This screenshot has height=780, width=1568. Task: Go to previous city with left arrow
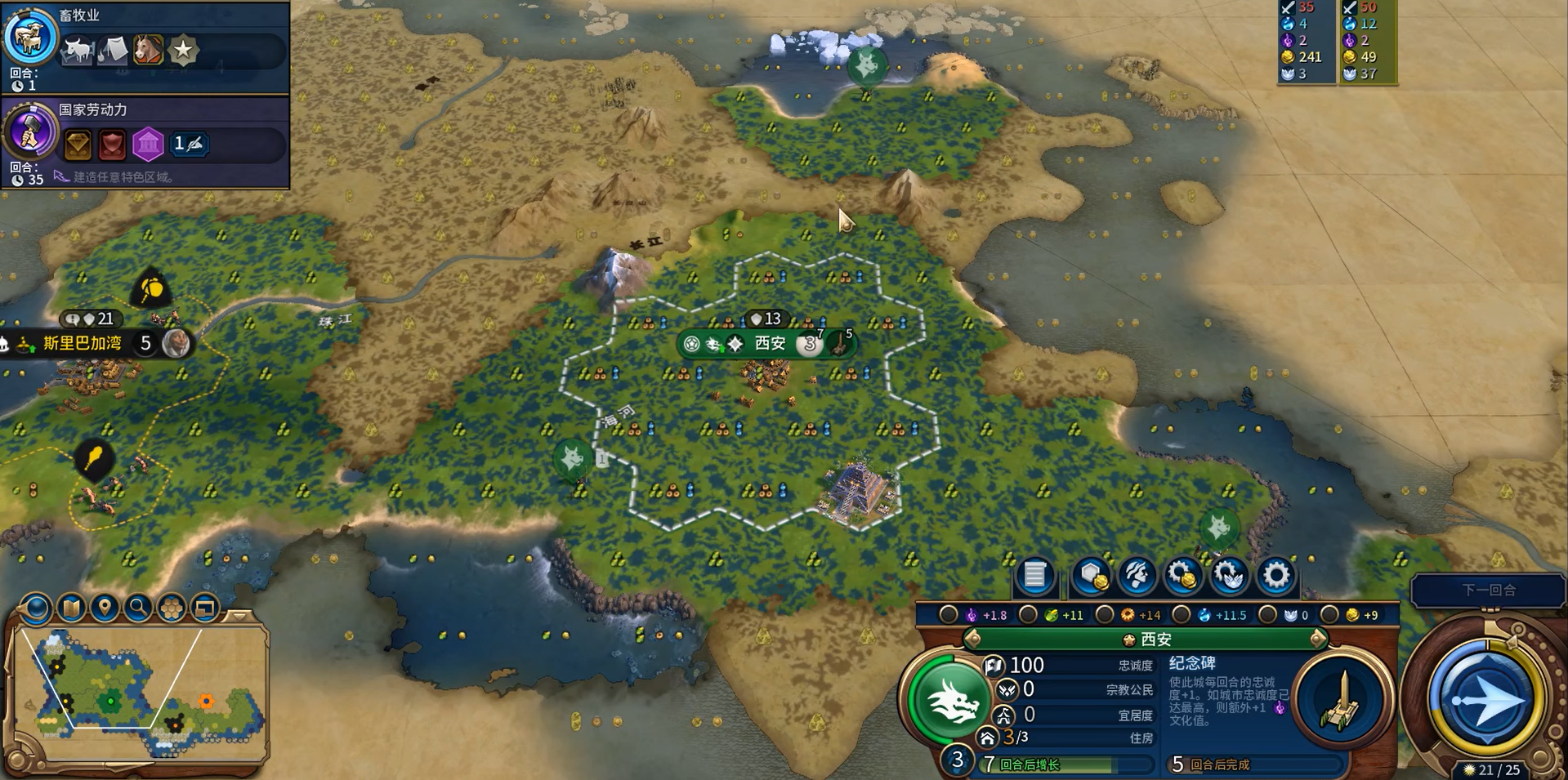pyautogui.click(x=972, y=639)
